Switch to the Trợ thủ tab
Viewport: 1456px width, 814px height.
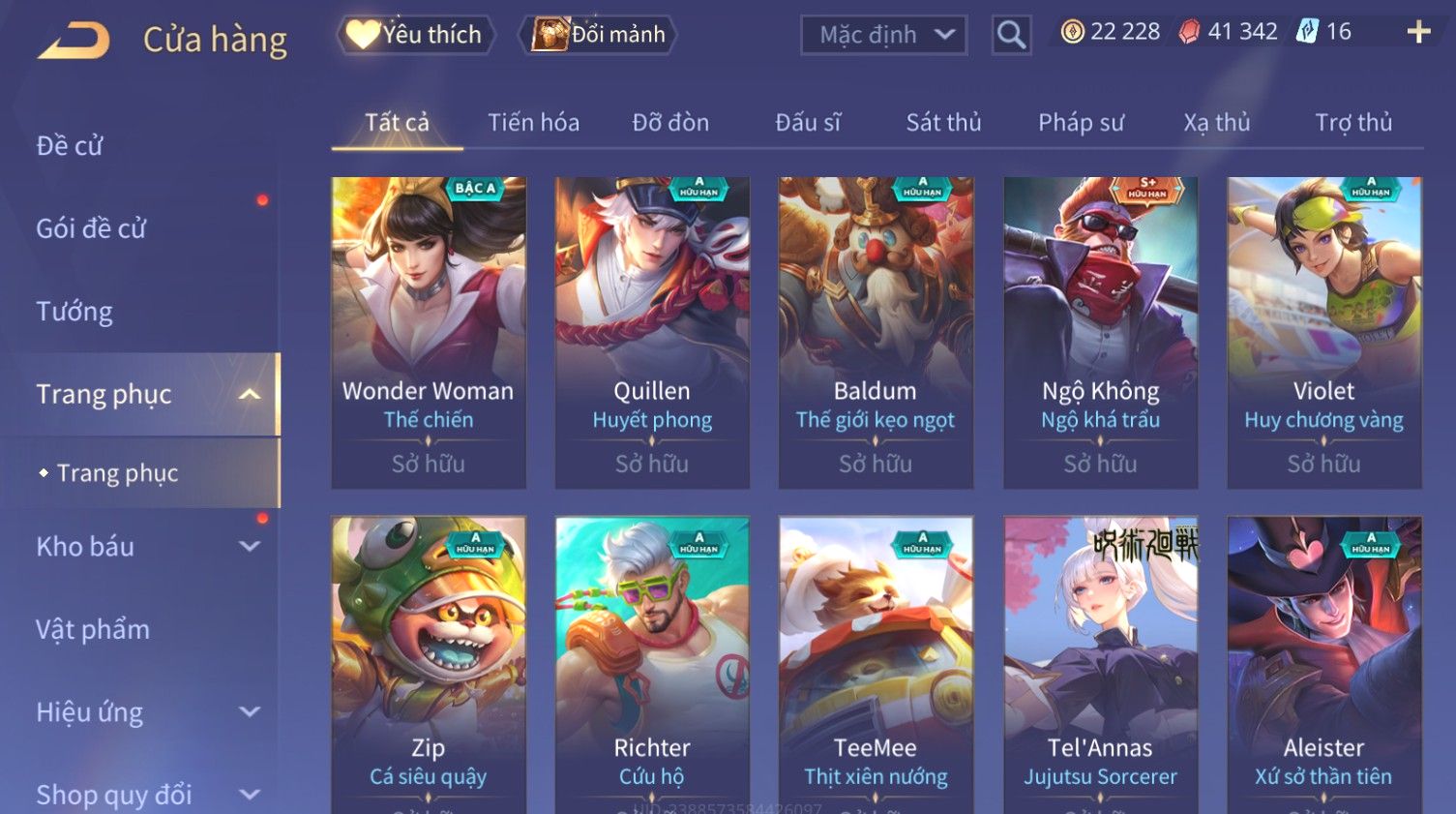pyautogui.click(x=1352, y=123)
